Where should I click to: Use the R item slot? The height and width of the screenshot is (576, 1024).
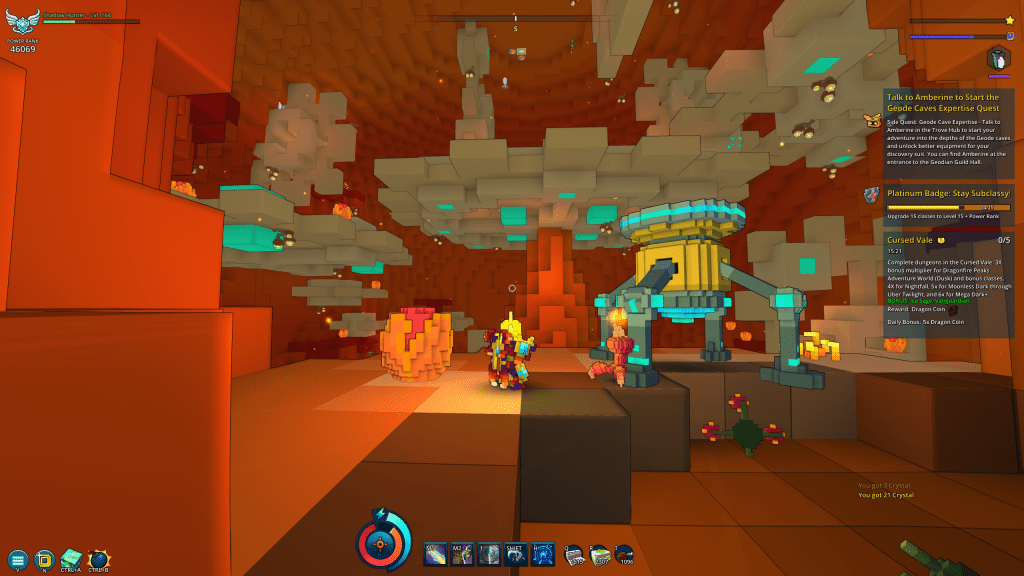(599, 555)
